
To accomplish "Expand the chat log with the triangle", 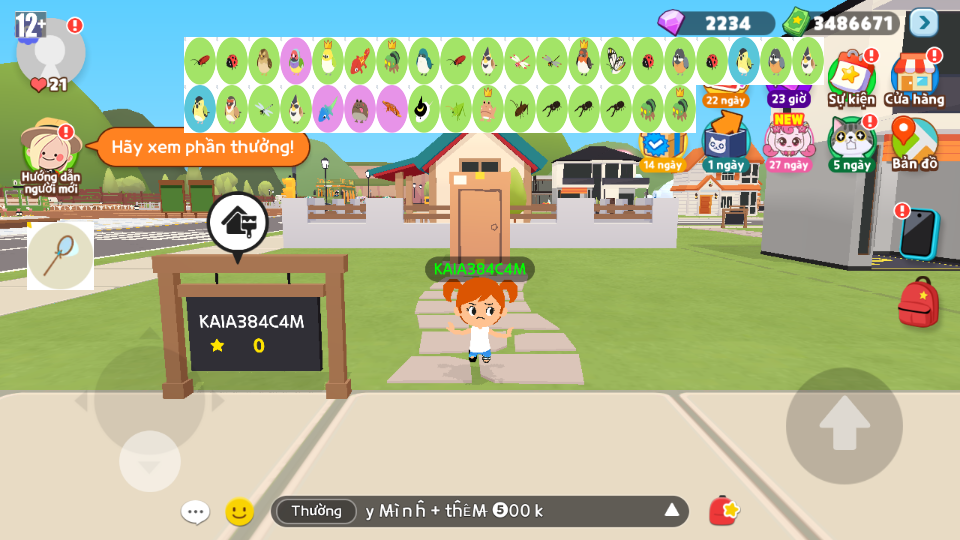I will (672, 511).
